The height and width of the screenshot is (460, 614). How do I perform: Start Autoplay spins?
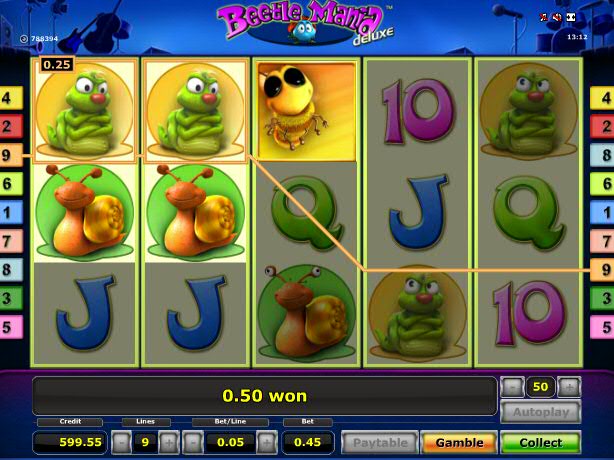(540, 412)
